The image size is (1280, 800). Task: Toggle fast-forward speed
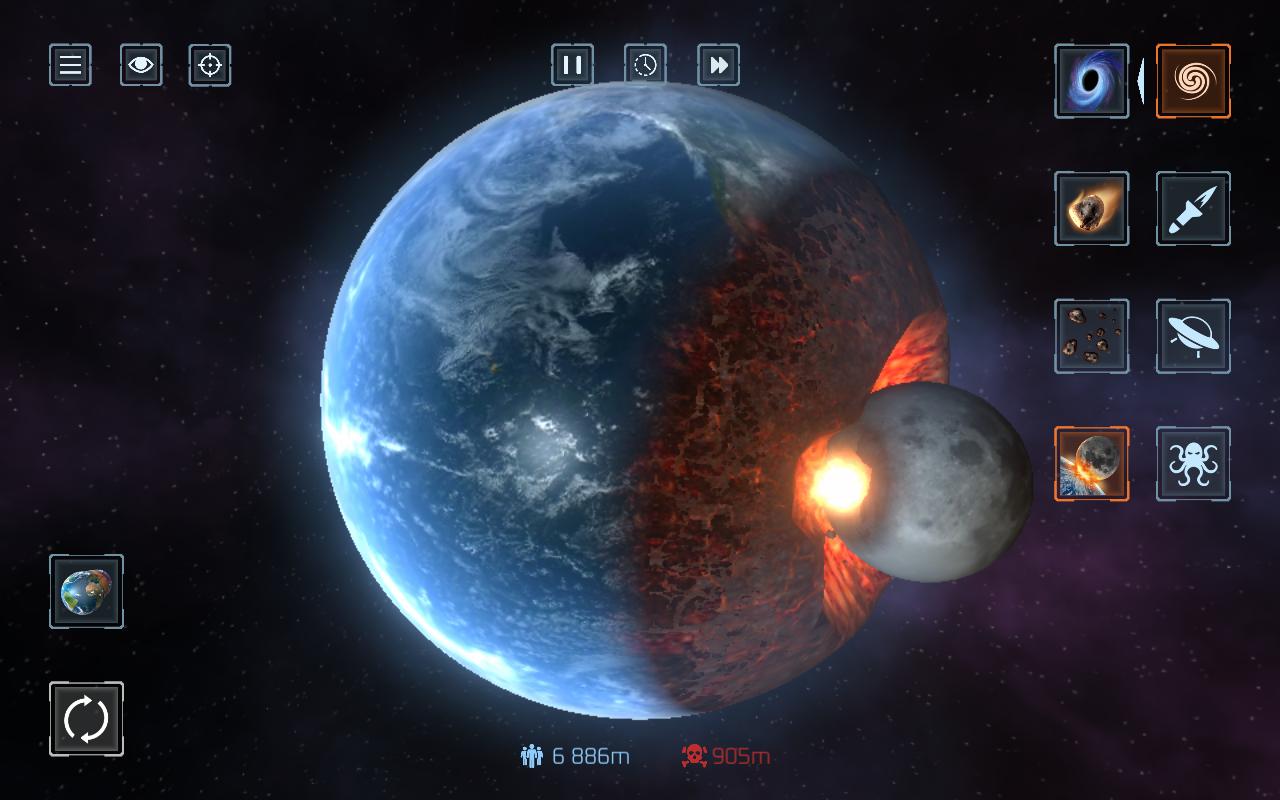(x=718, y=66)
